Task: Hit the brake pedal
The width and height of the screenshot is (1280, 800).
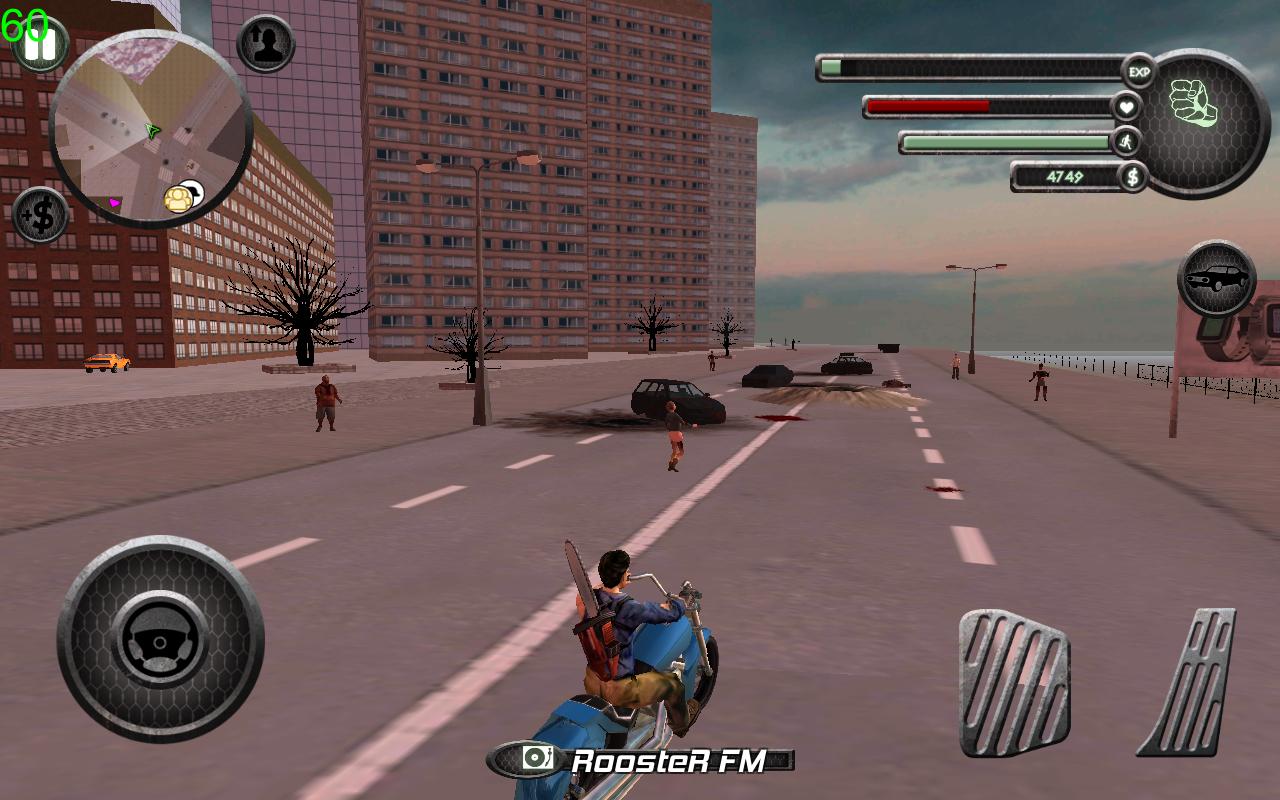Action: 1014,682
